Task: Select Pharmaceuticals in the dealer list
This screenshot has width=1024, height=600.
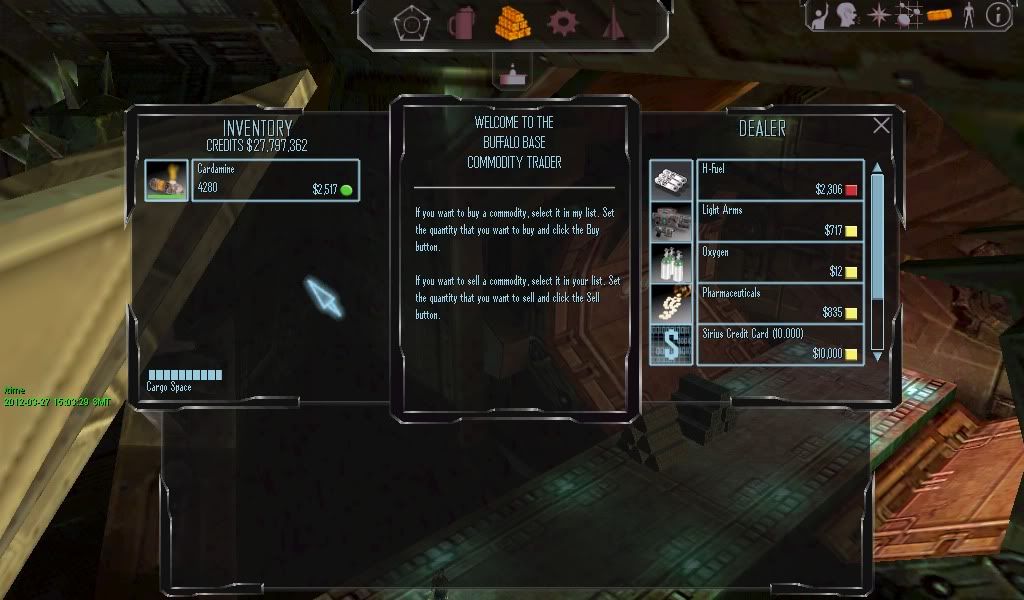Action: 780,304
